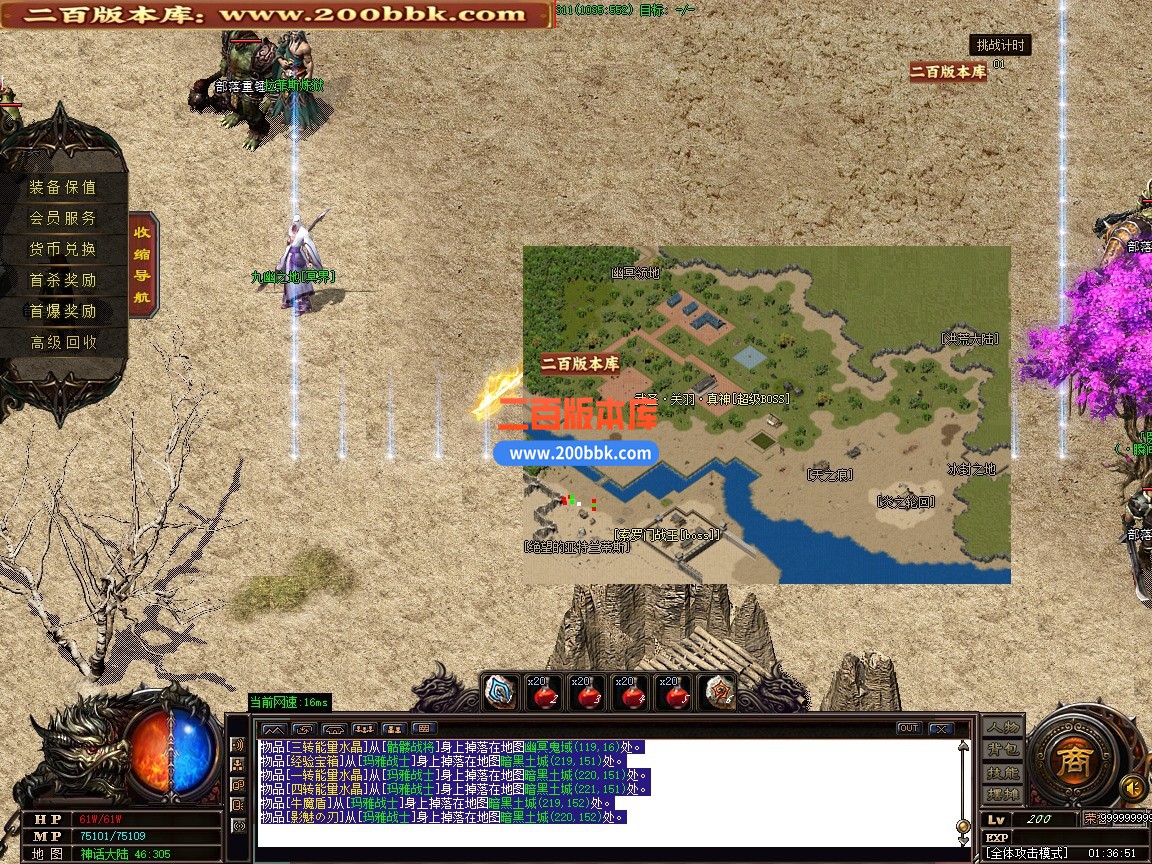Click the world map overlay
Viewport: 1152px width, 864px height.
pos(767,414)
